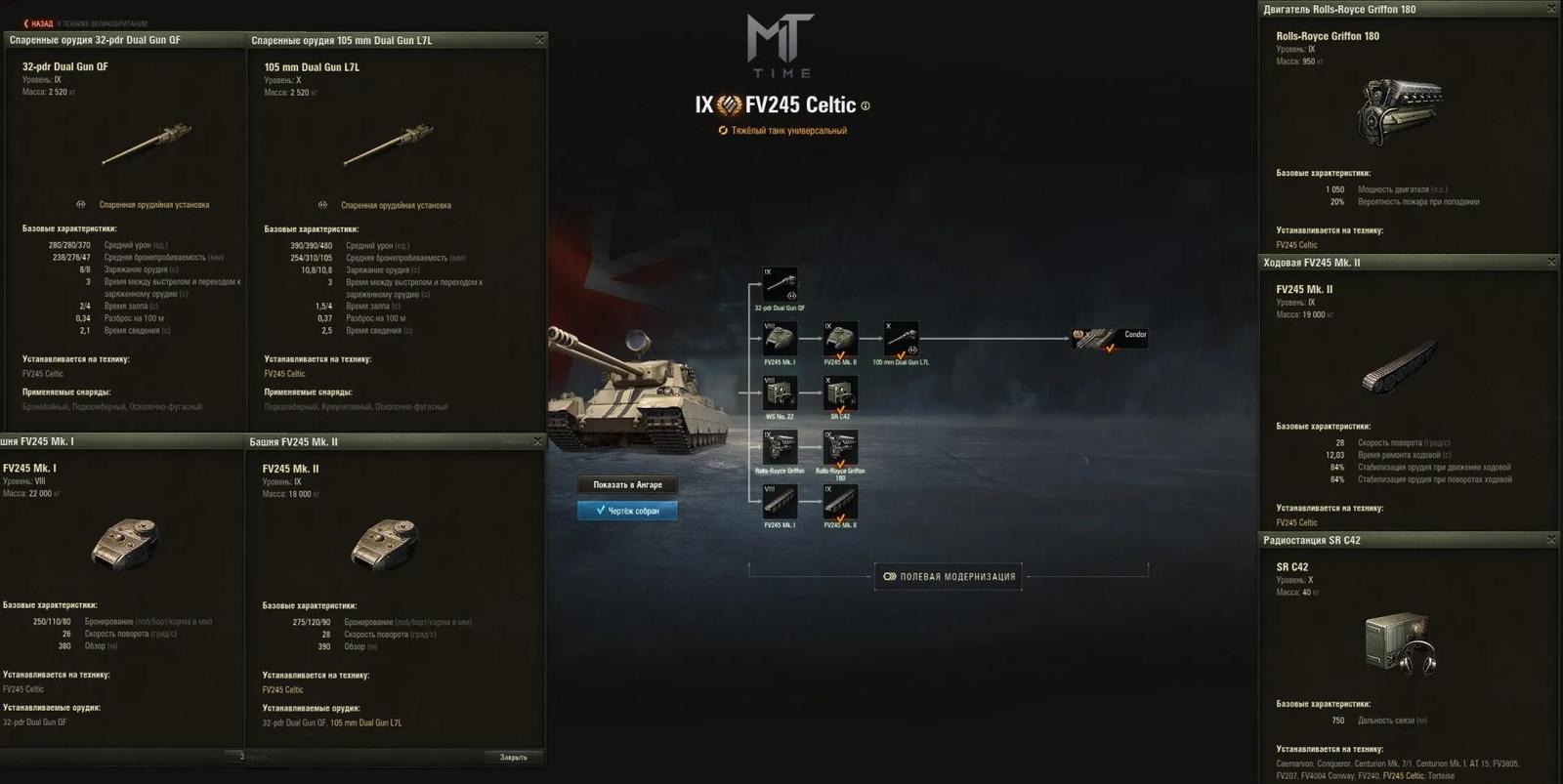
Task: Open the Conqueror vehicle link
Action: tap(1334, 763)
